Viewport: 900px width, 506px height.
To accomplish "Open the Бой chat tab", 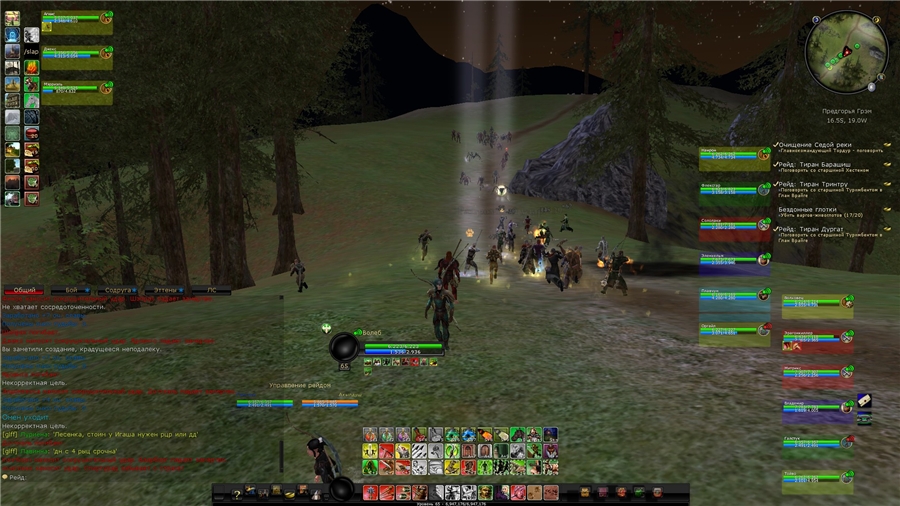I will [x=71, y=290].
